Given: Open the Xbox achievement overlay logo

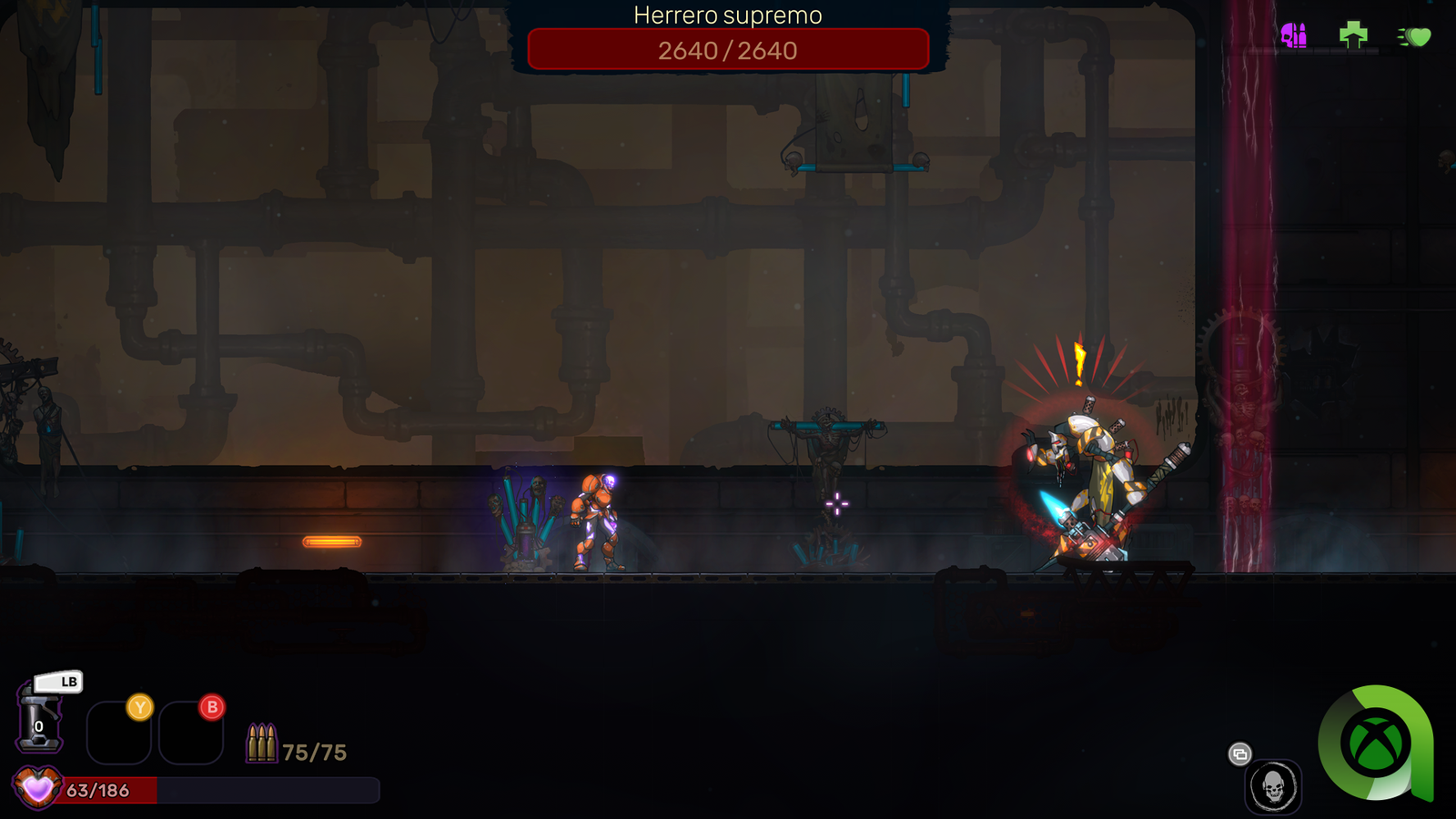Looking at the screenshot, I should (x=1375, y=743).
